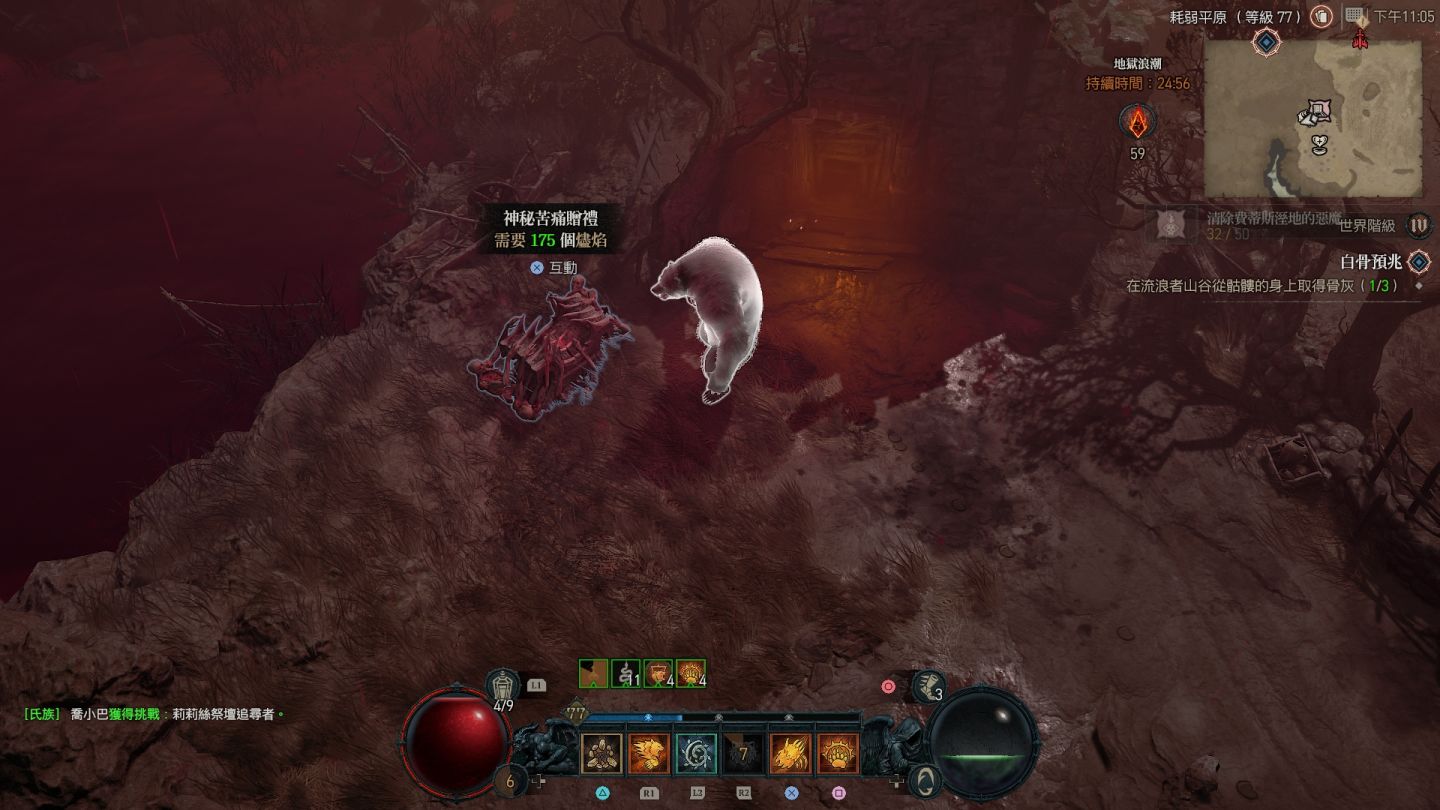Activate the spiked bear paw skill

click(x=838, y=754)
